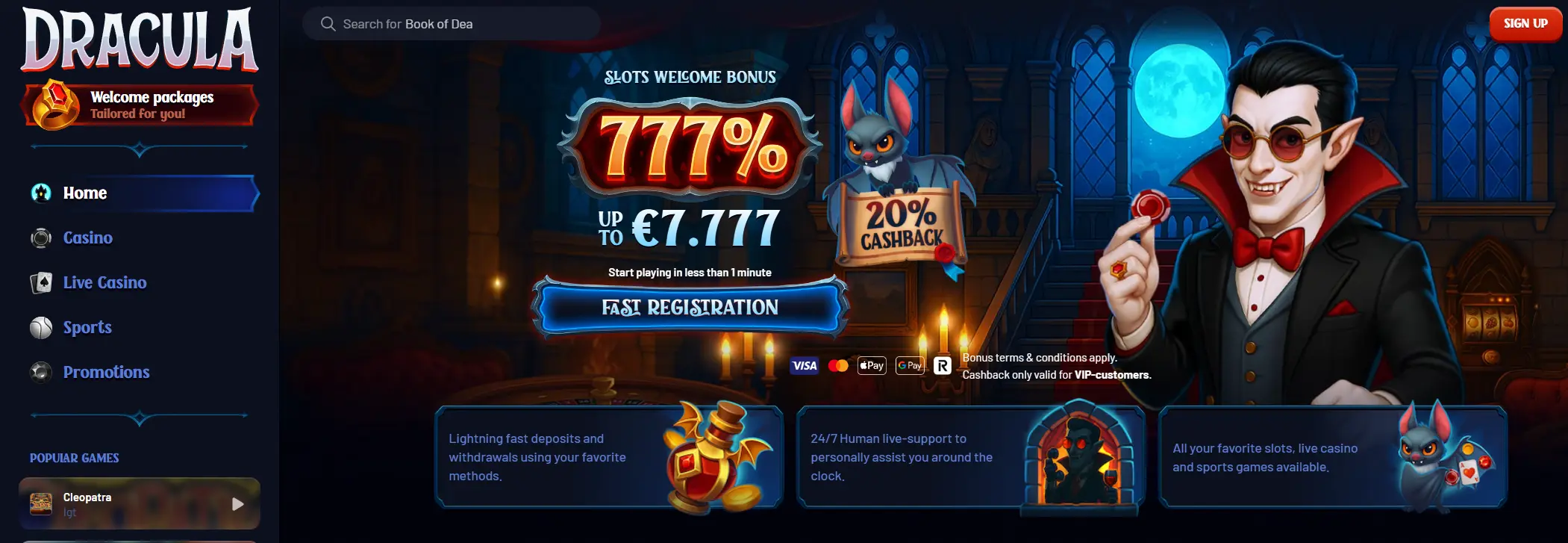This screenshot has width=1568, height=543.
Task: Click the Mastercard payment icon
Action: [x=840, y=365]
